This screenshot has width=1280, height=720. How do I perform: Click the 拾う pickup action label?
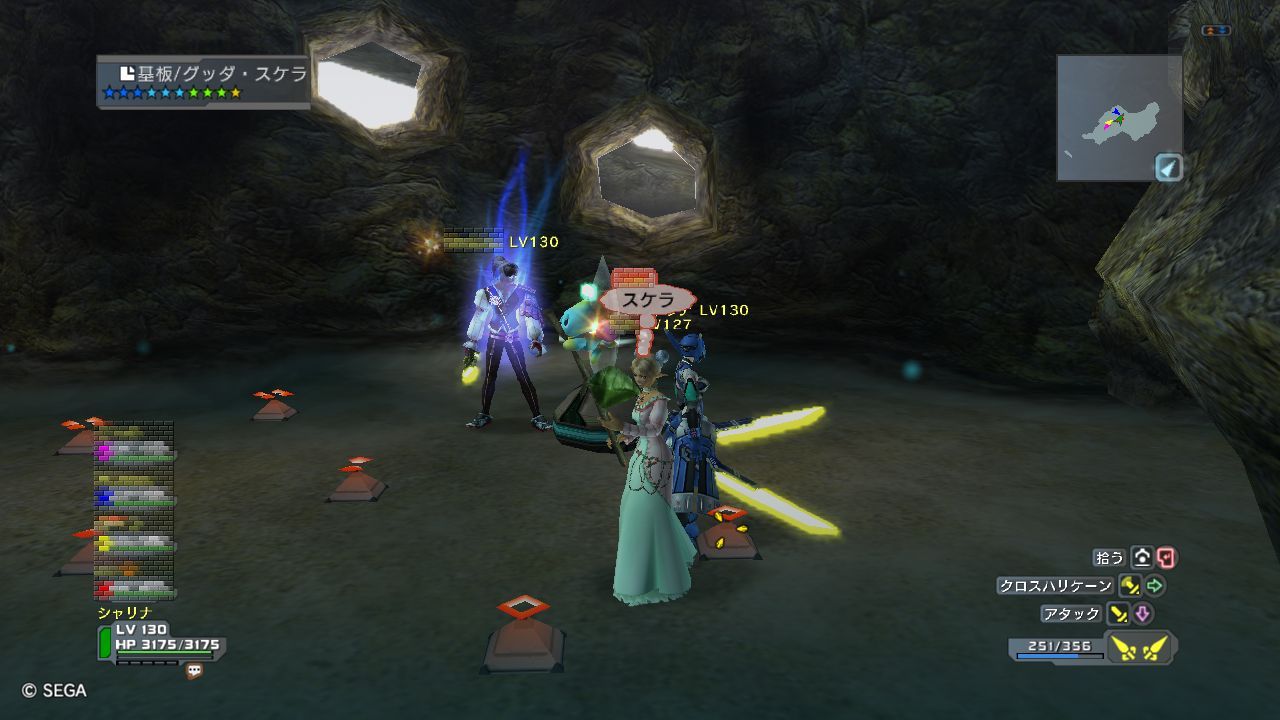click(x=1110, y=558)
